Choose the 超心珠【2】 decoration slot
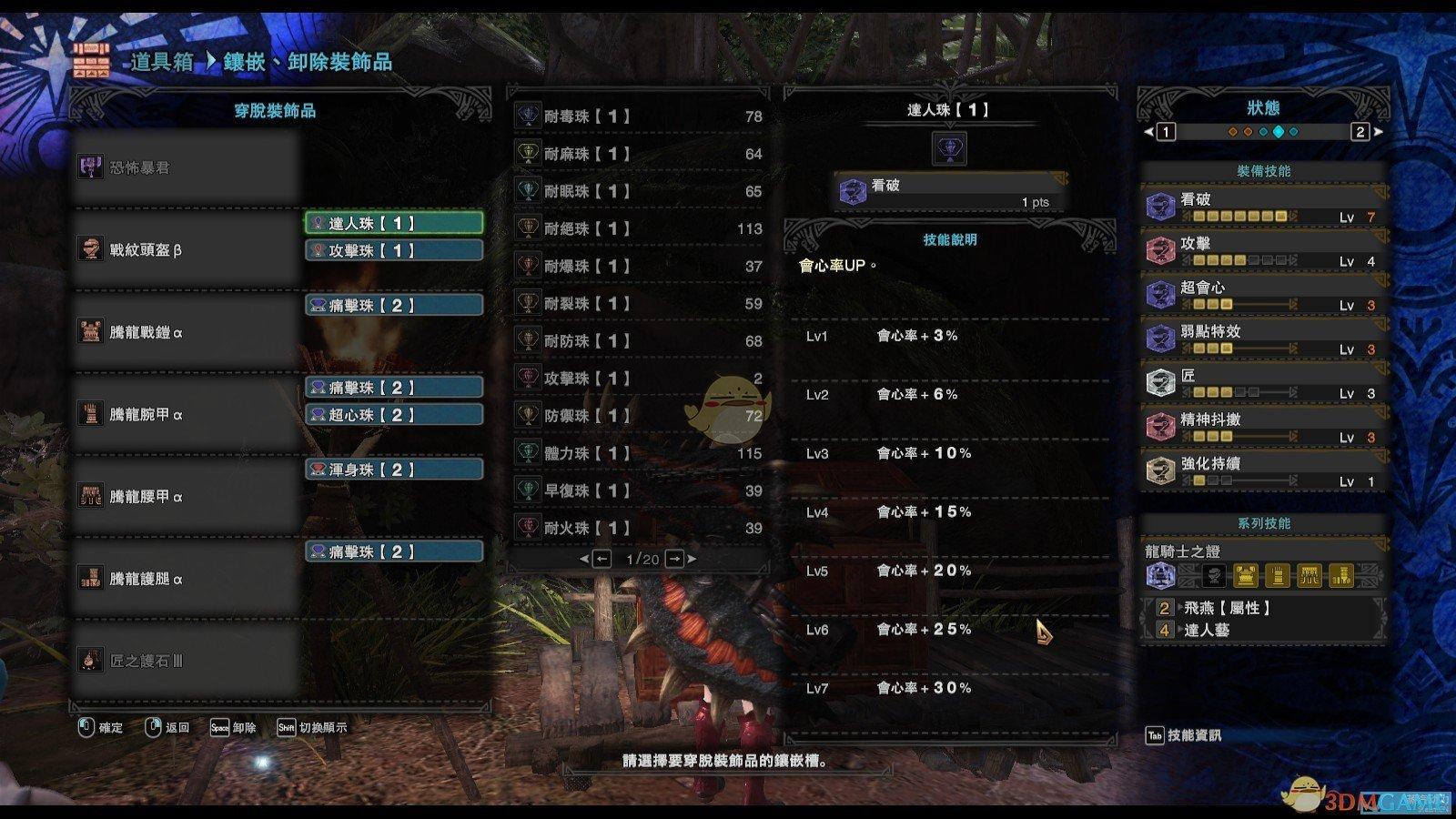1456x819 pixels. click(393, 415)
